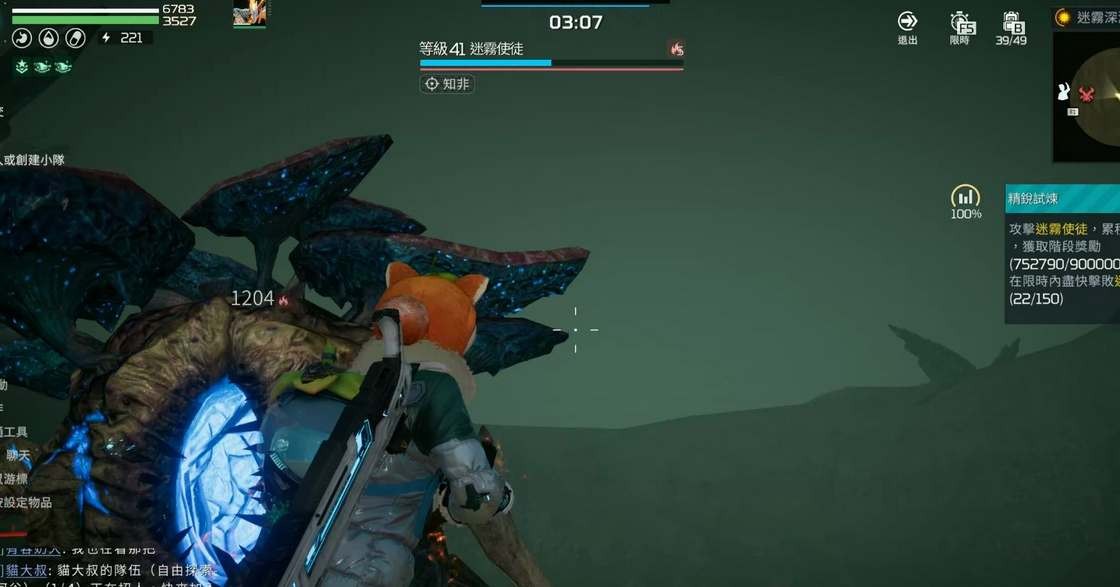The height and width of the screenshot is (587, 1120).
Task: Click the 退出 exit arrow icon
Action: [x=907, y=22]
